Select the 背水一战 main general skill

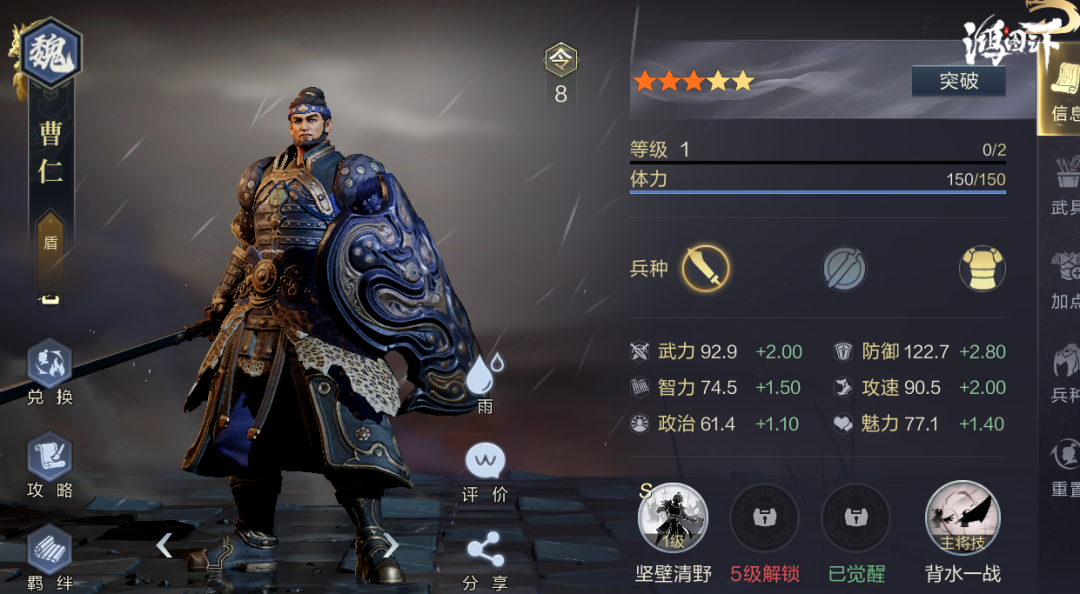point(962,519)
